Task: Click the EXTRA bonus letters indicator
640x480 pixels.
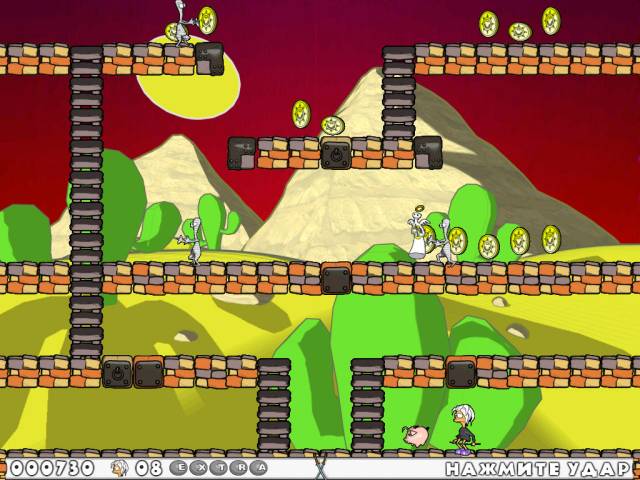Action: [x=217, y=467]
